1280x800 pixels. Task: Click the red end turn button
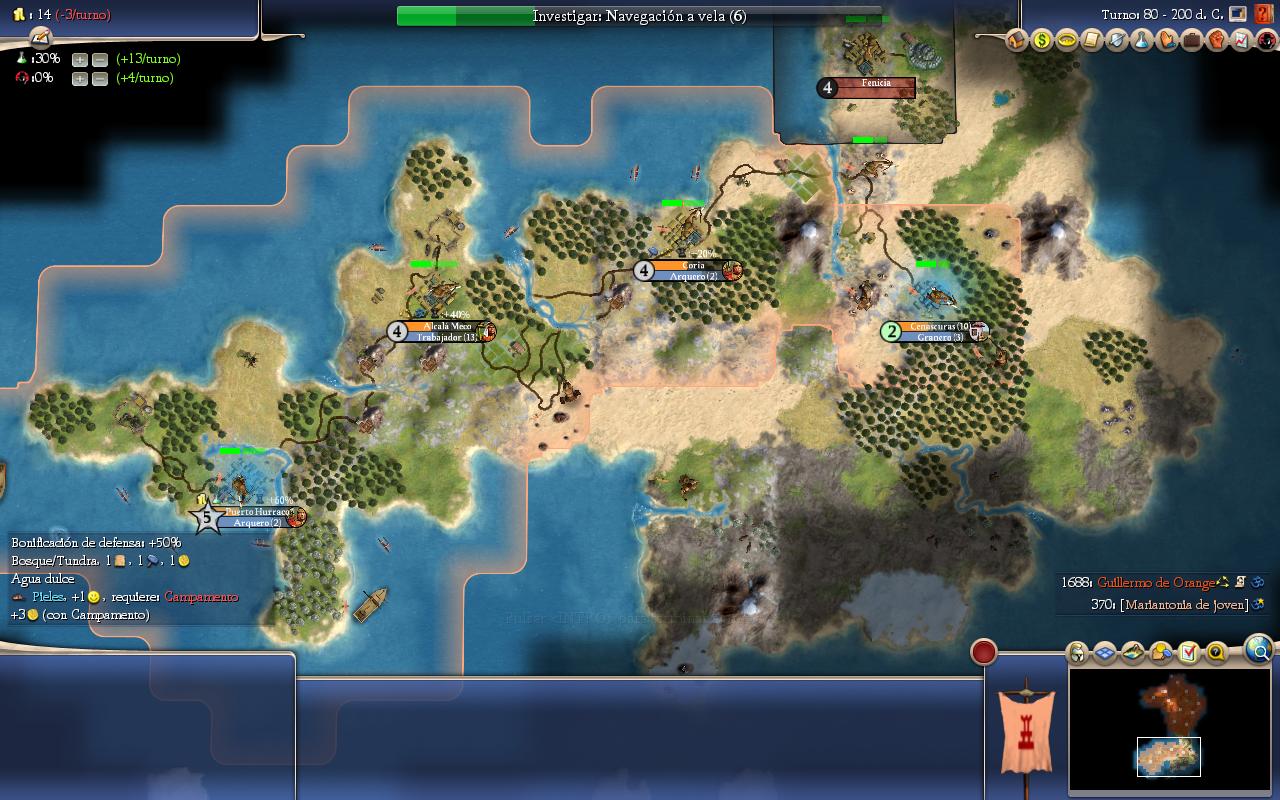[x=984, y=652]
